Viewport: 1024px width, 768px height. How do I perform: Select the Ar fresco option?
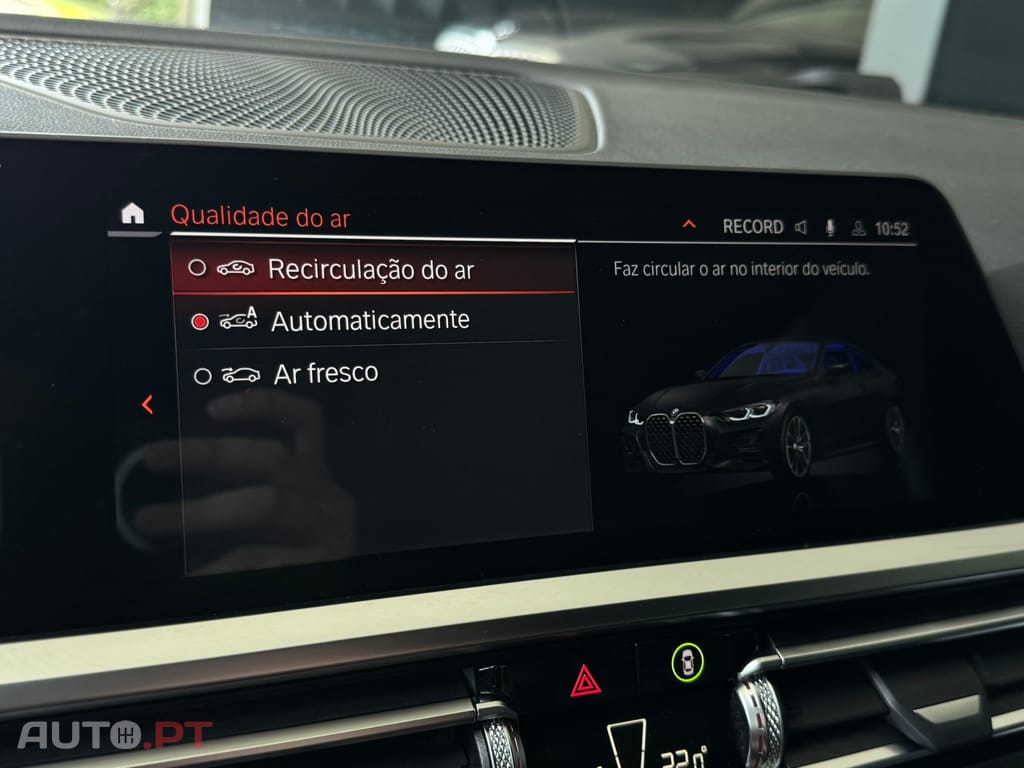325,374
